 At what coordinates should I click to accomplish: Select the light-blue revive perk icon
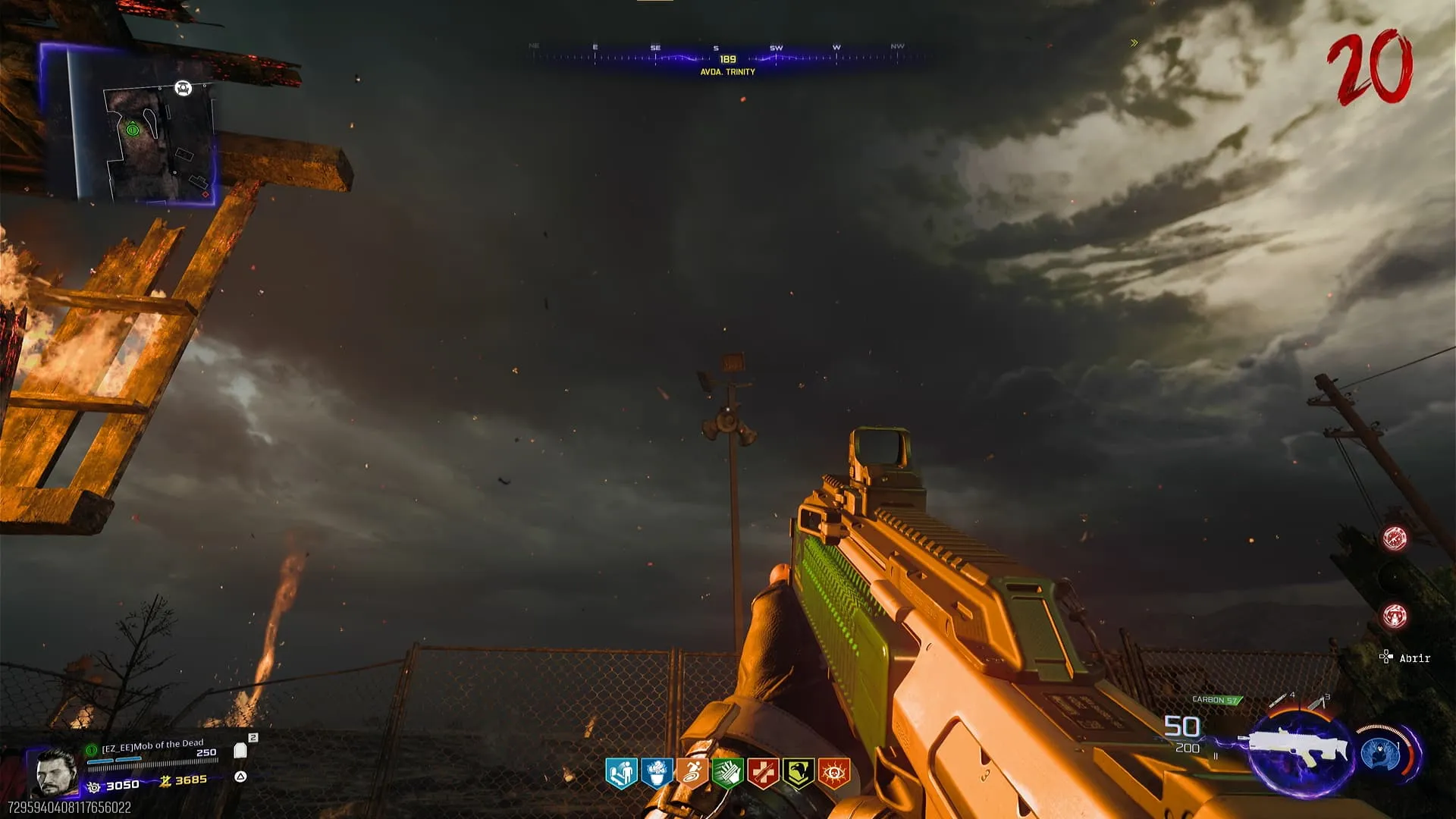620,773
